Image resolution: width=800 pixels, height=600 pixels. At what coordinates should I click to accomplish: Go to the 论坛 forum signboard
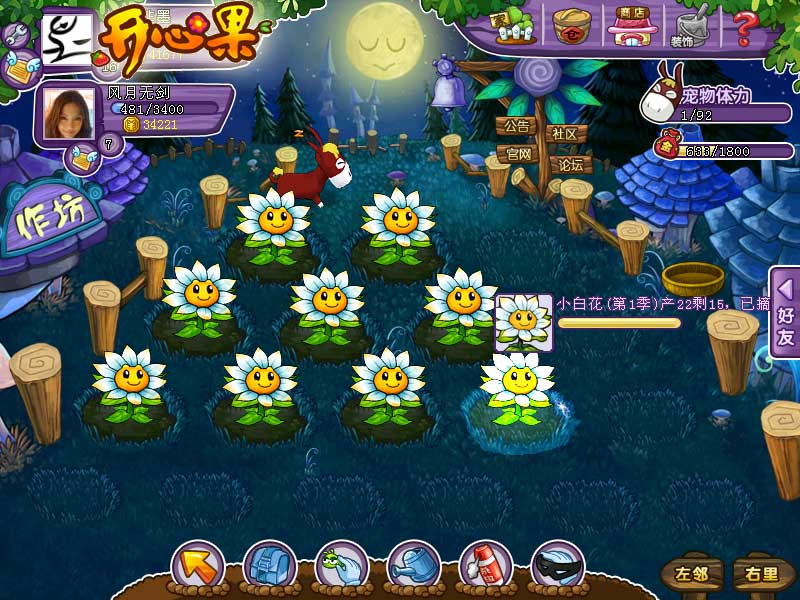click(x=570, y=164)
